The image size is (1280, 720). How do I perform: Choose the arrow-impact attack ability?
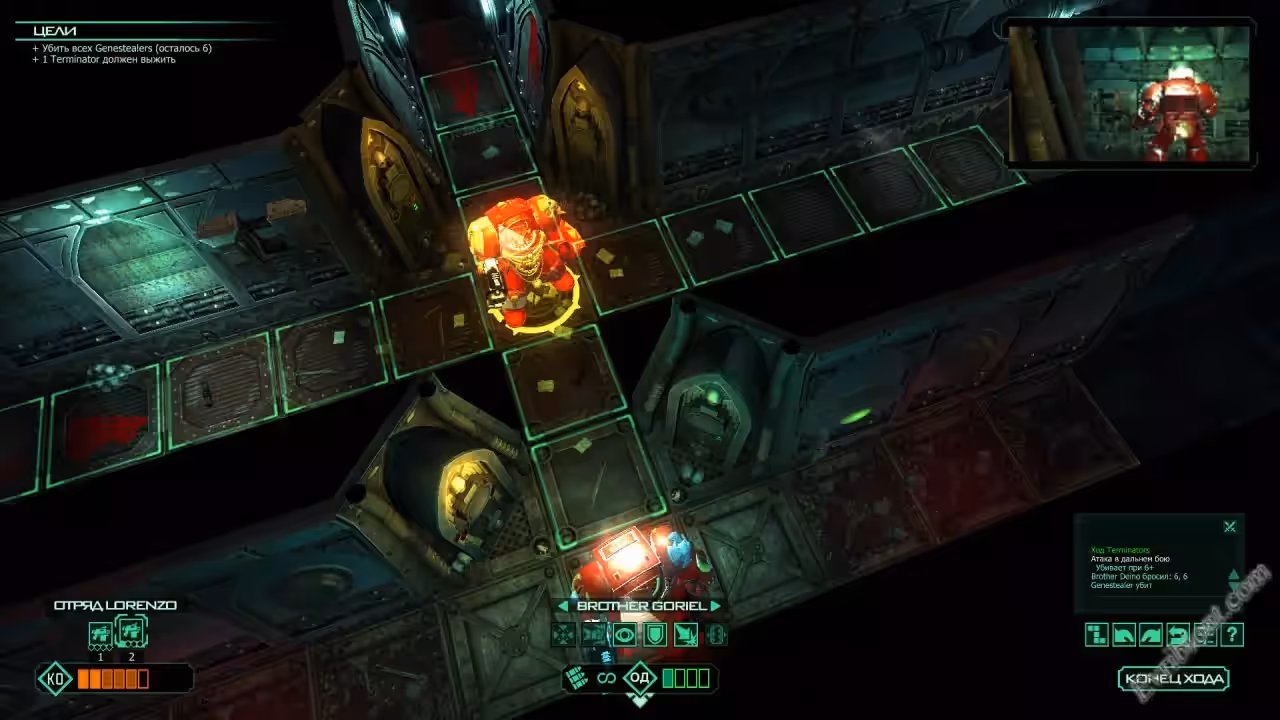click(x=686, y=634)
